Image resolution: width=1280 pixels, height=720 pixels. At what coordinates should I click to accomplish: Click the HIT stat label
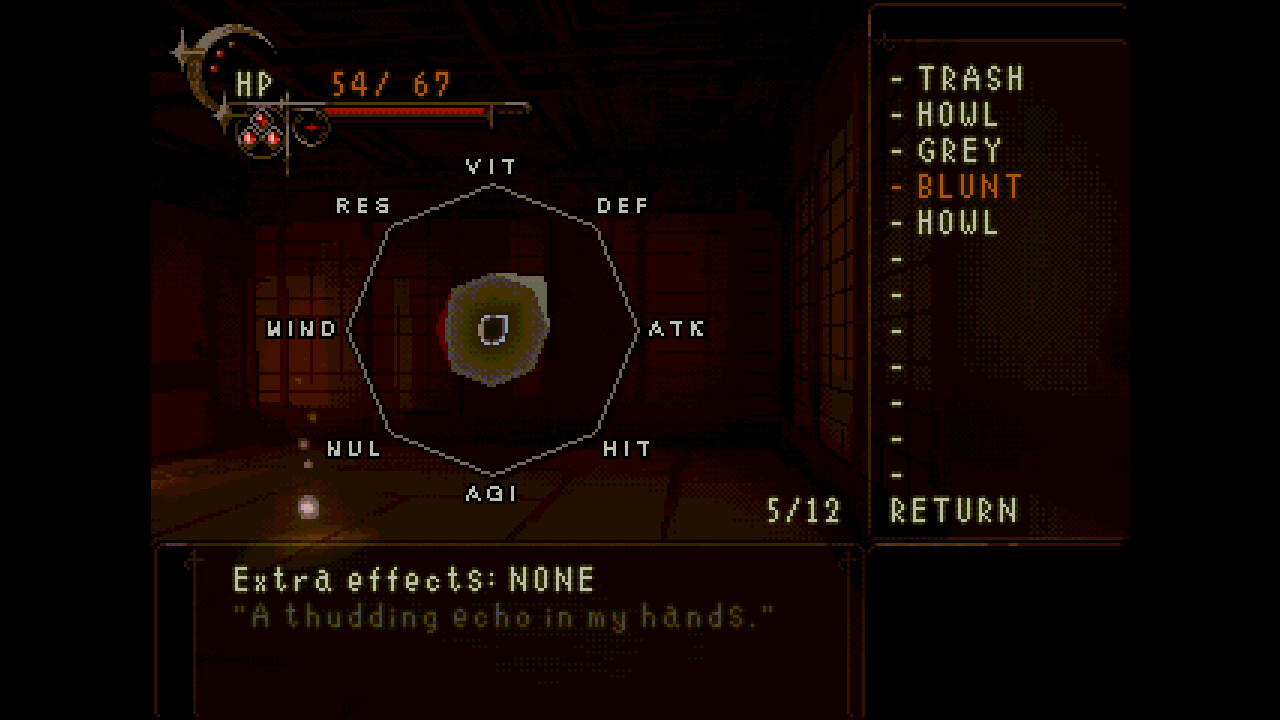click(625, 449)
